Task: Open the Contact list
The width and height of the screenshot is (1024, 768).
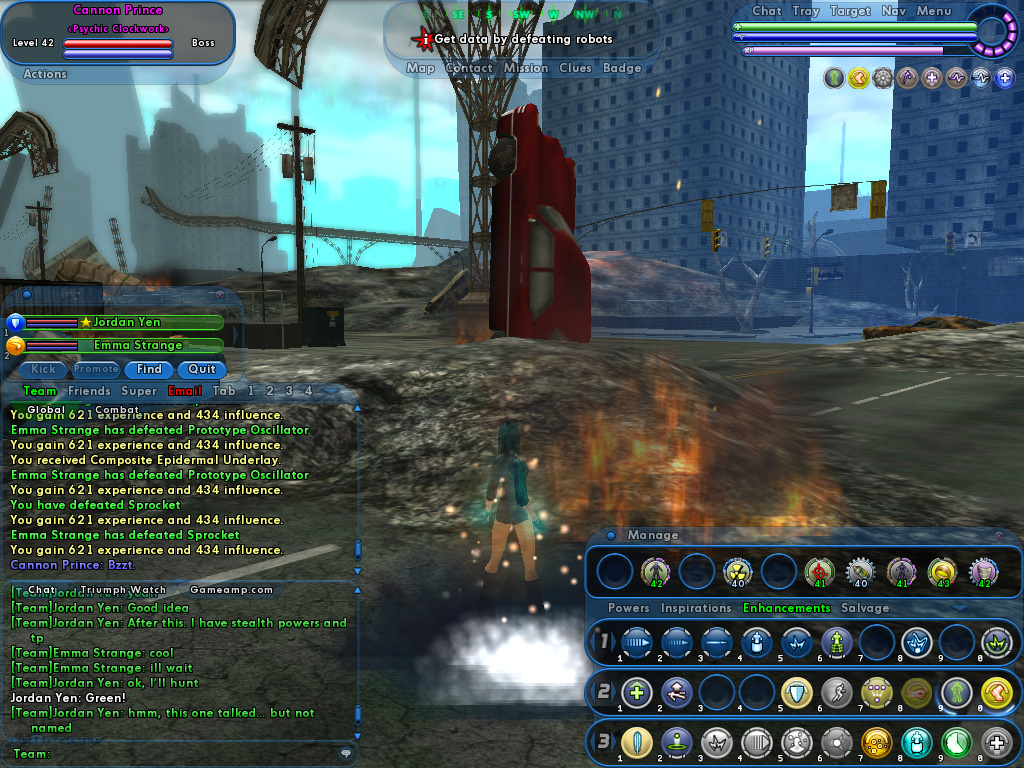Action: click(x=468, y=68)
